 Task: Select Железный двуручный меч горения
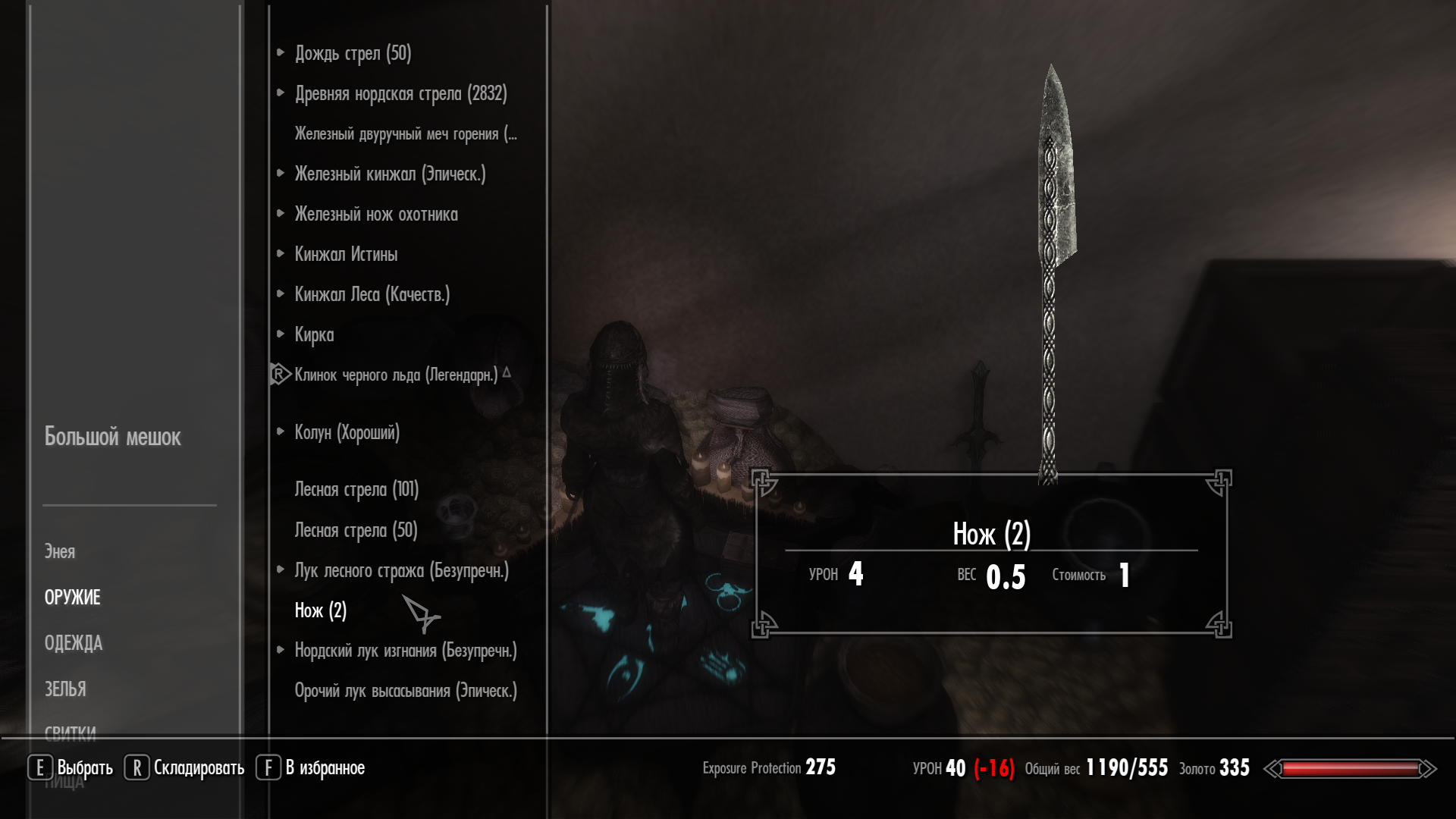[x=405, y=133]
